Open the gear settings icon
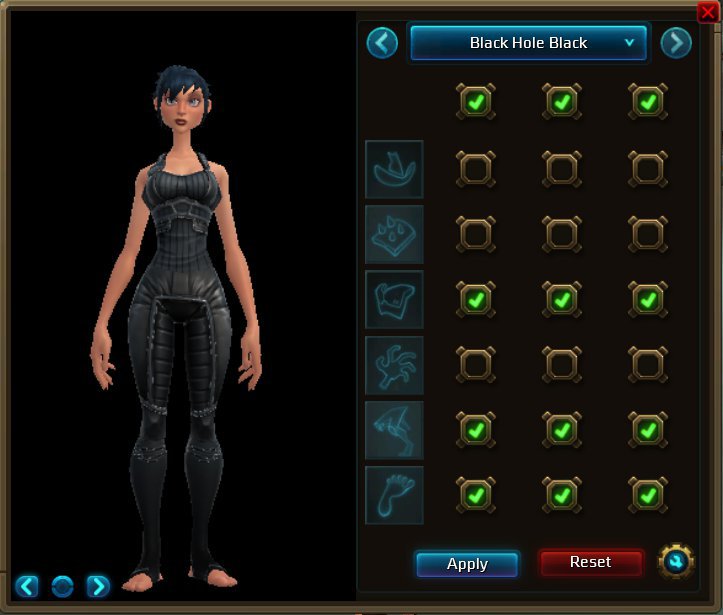Viewport: 723px width, 615px height. 676,562
